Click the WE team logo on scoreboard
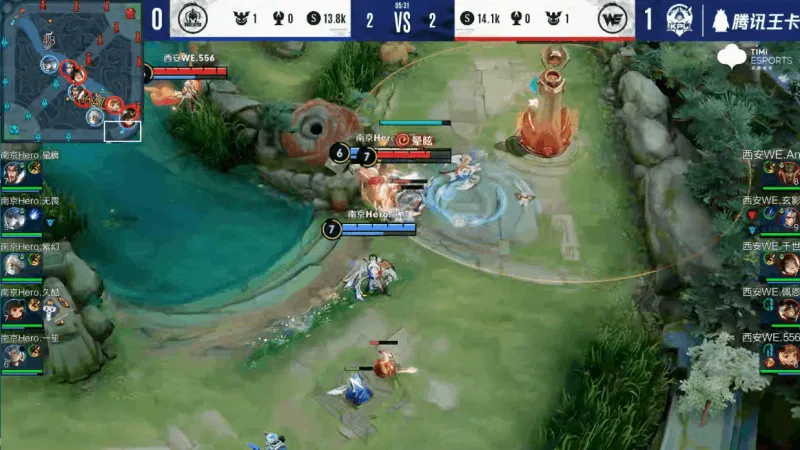The image size is (800, 450). click(x=611, y=19)
